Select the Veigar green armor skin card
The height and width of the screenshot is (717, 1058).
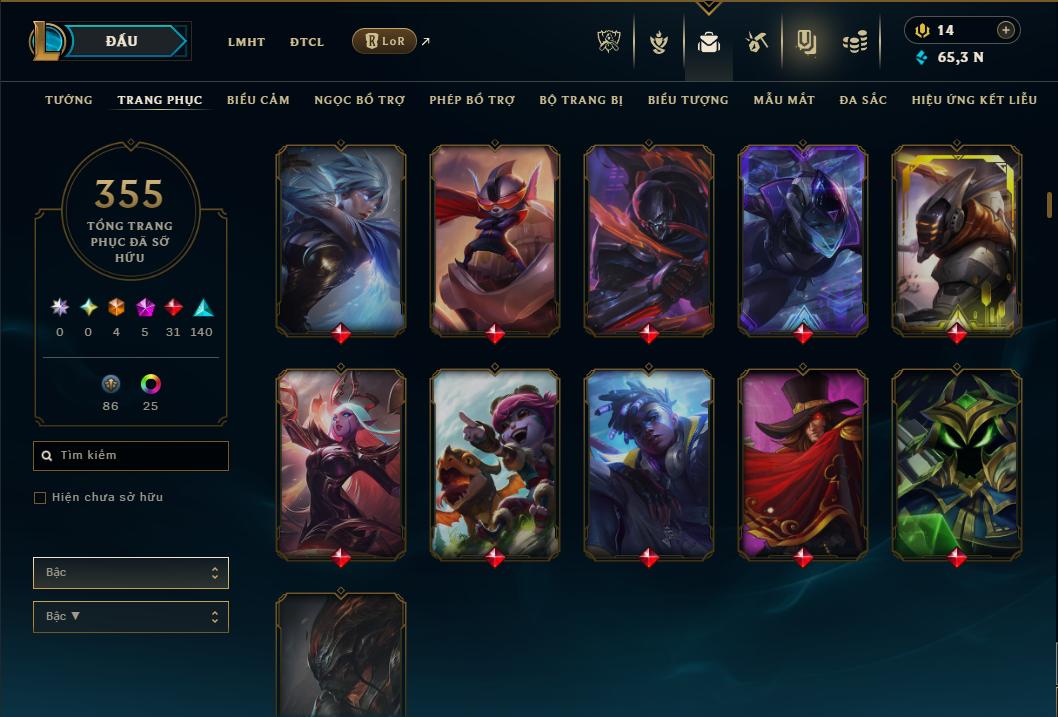point(957,463)
